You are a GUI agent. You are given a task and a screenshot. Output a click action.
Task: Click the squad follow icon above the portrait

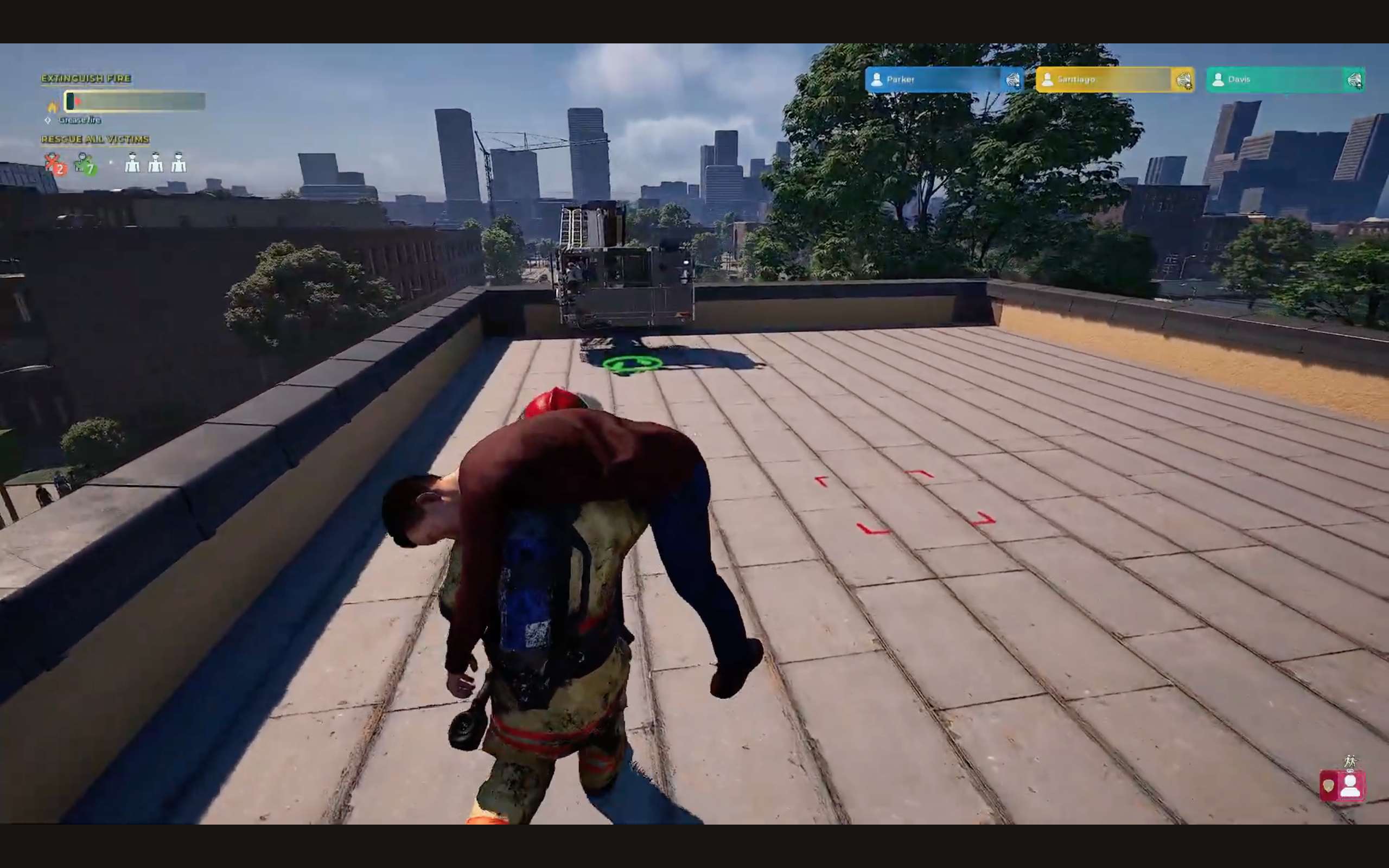click(x=1350, y=761)
